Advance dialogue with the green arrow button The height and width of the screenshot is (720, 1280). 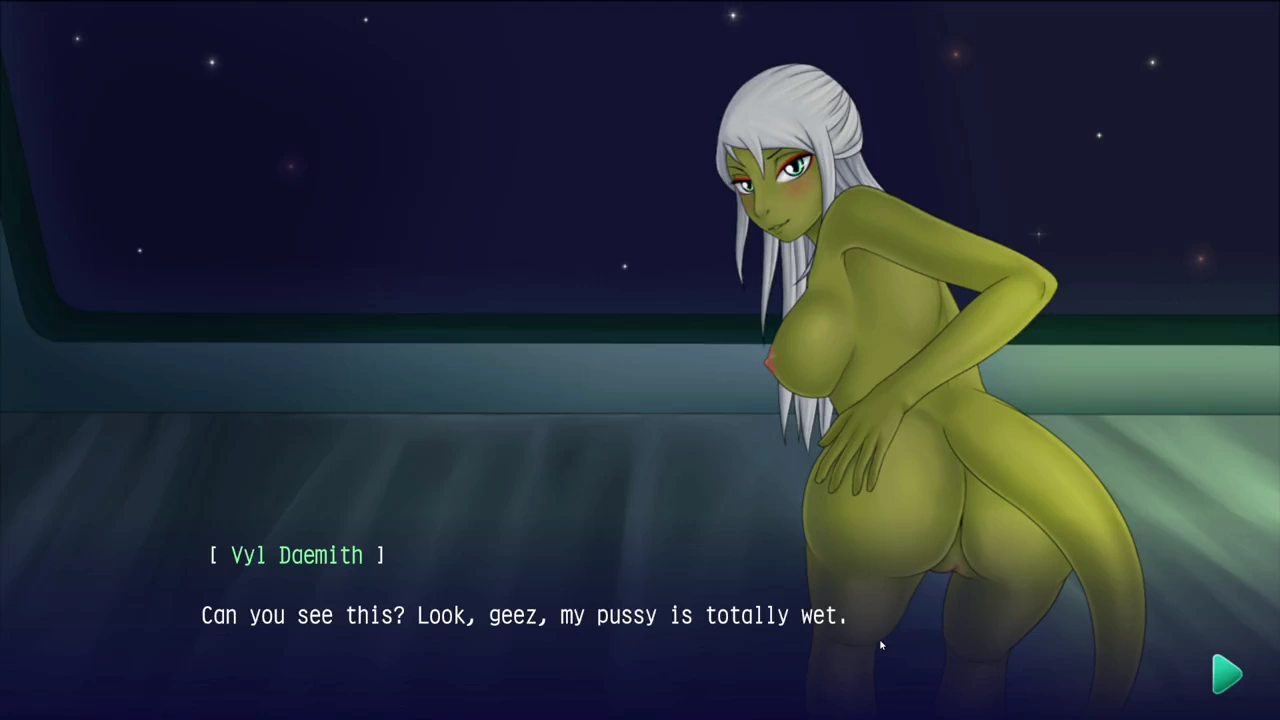(1226, 674)
